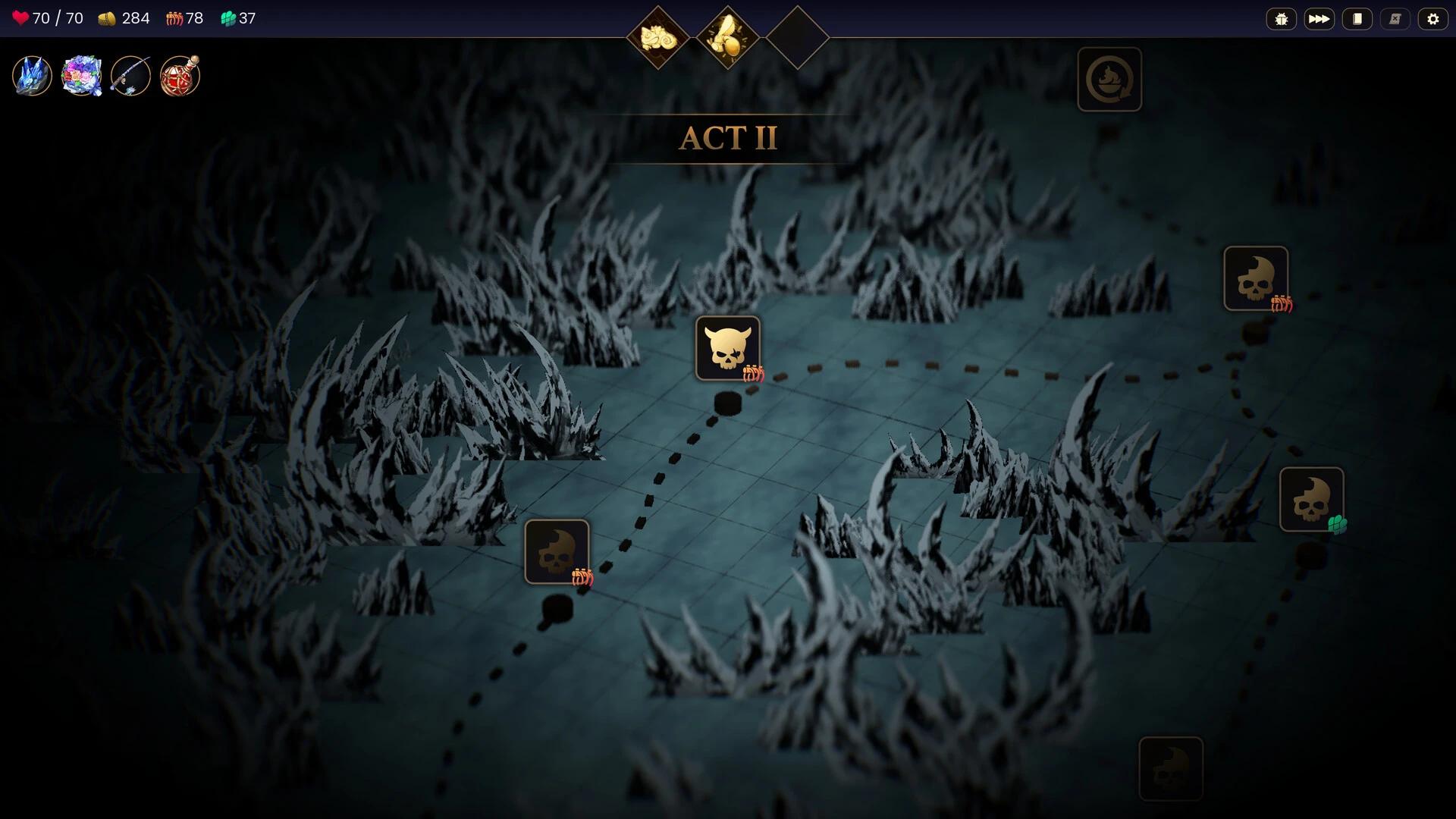Open the swirl event node at top right
1456x819 pixels.
pyautogui.click(x=1109, y=80)
